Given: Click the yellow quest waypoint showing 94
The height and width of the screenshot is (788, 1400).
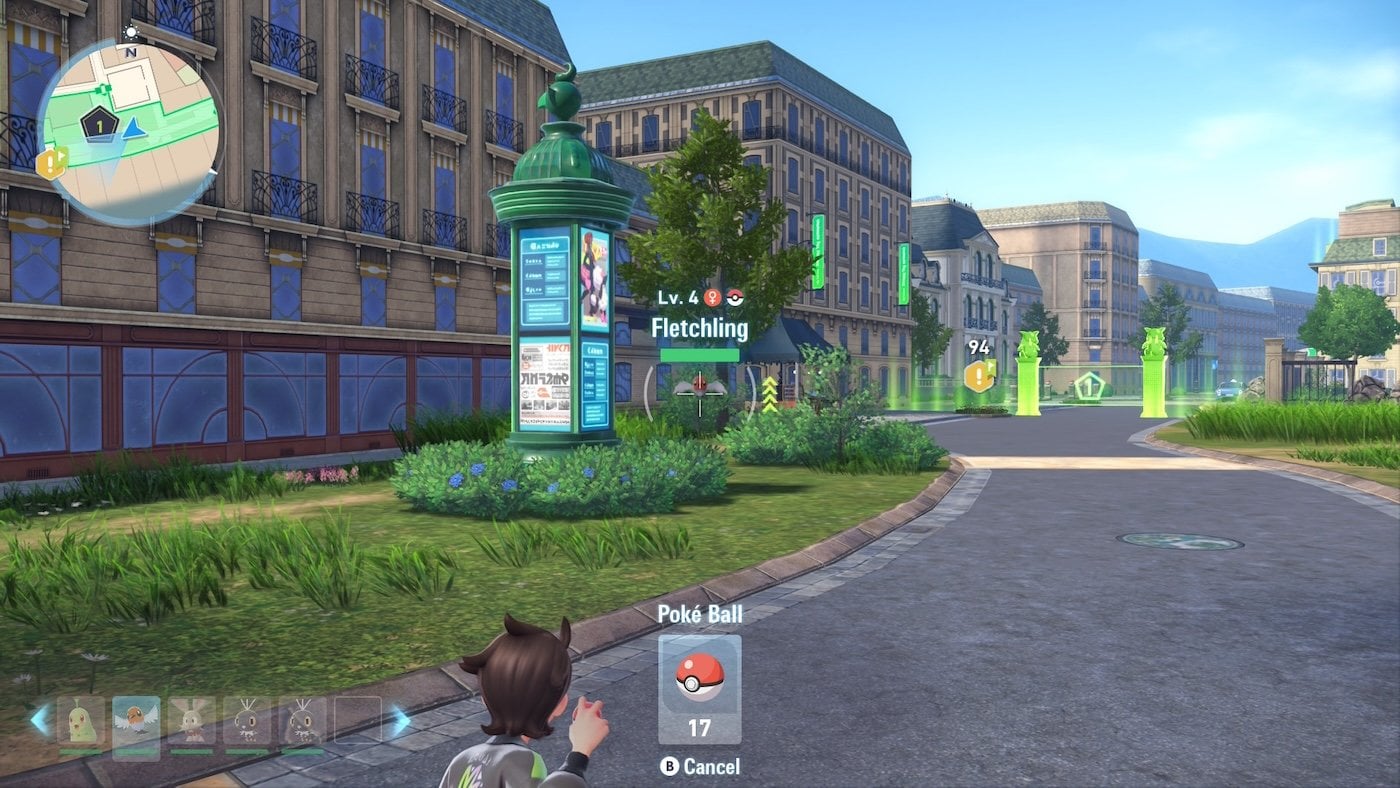Looking at the screenshot, I should tap(979, 376).
